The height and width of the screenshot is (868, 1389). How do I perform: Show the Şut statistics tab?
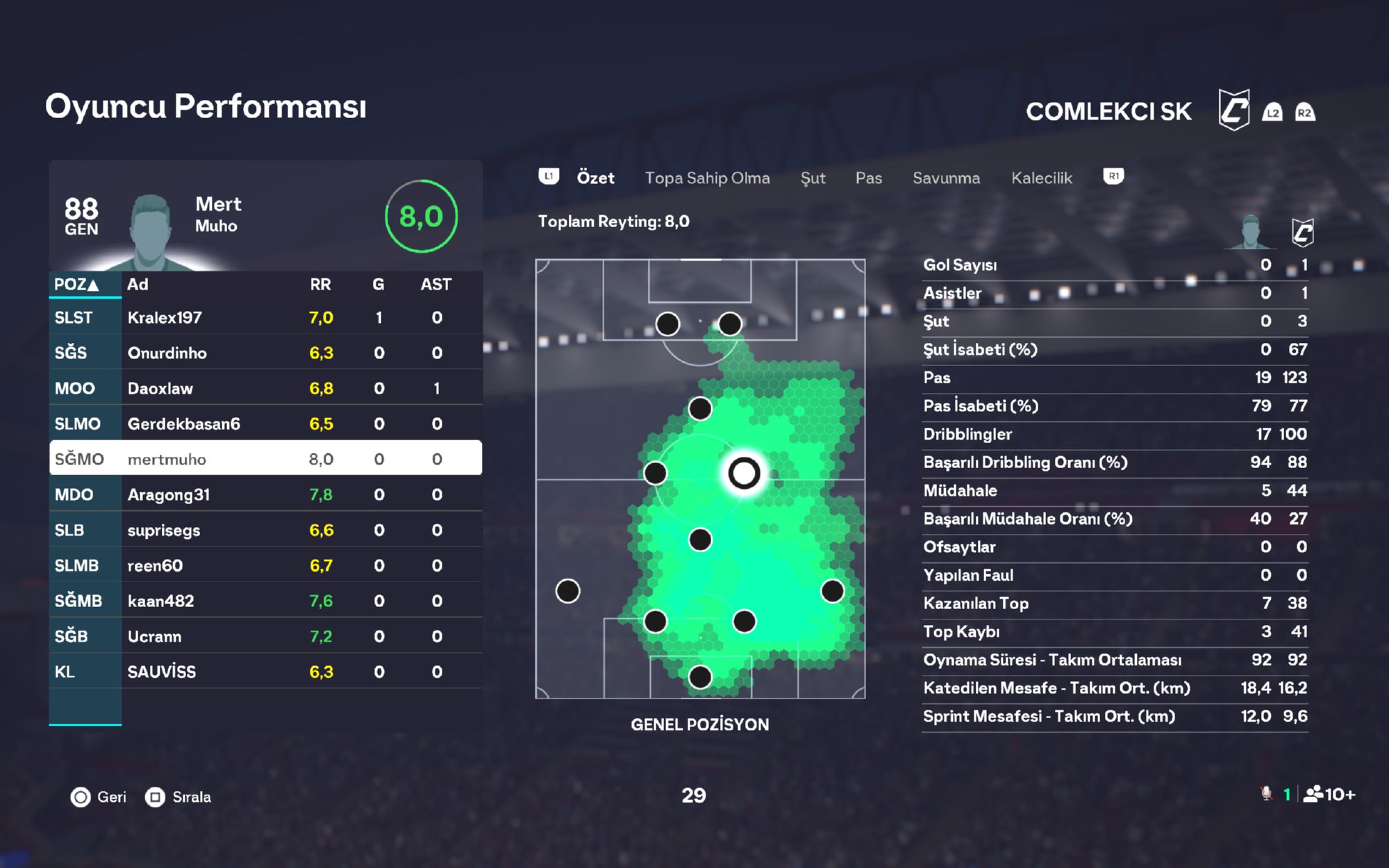(x=813, y=178)
